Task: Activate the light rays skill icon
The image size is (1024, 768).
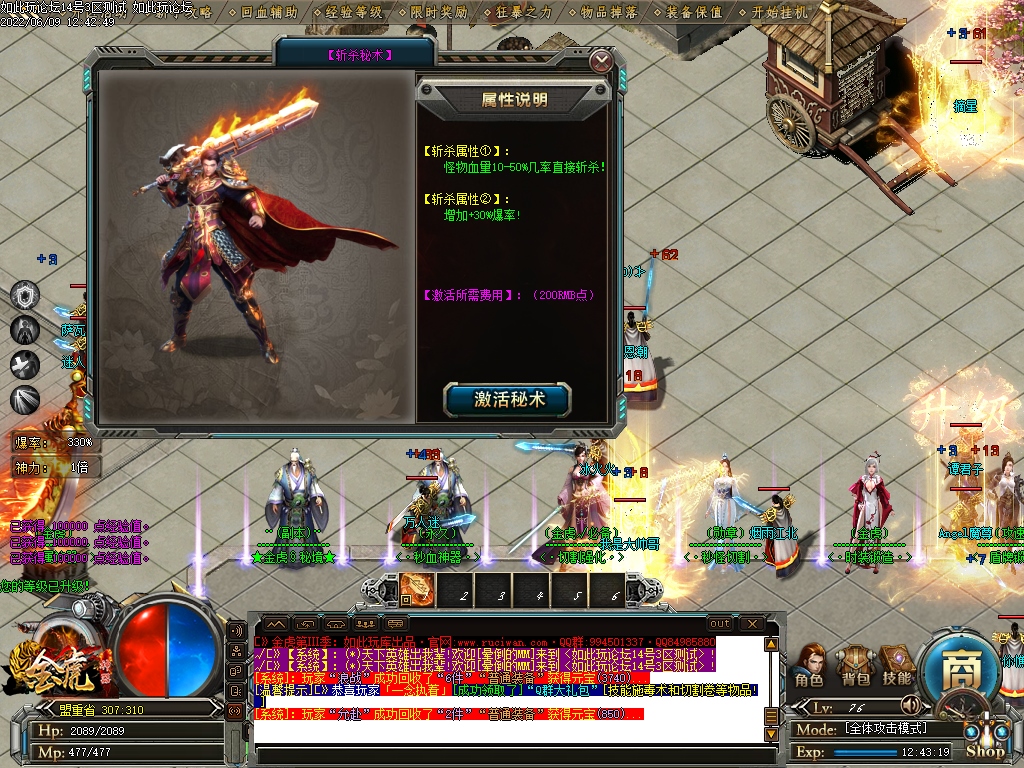Action: (x=25, y=399)
